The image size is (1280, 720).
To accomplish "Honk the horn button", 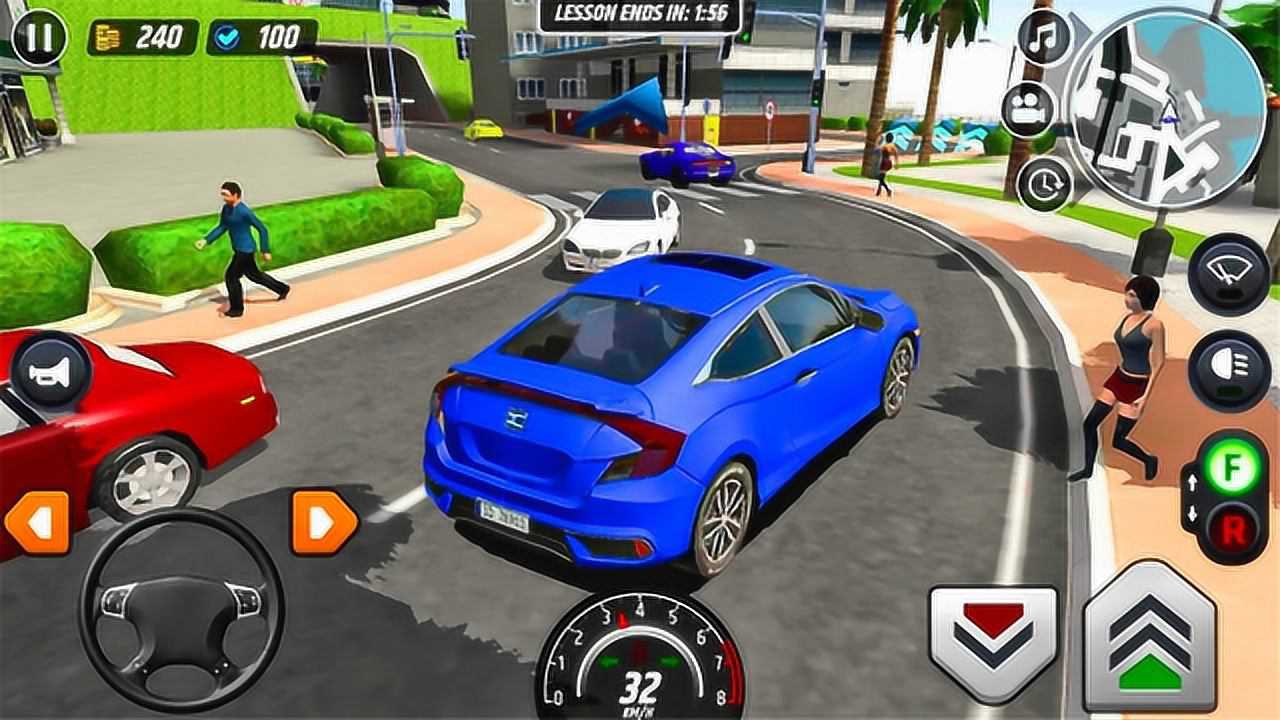I will click(x=52, y=374).
